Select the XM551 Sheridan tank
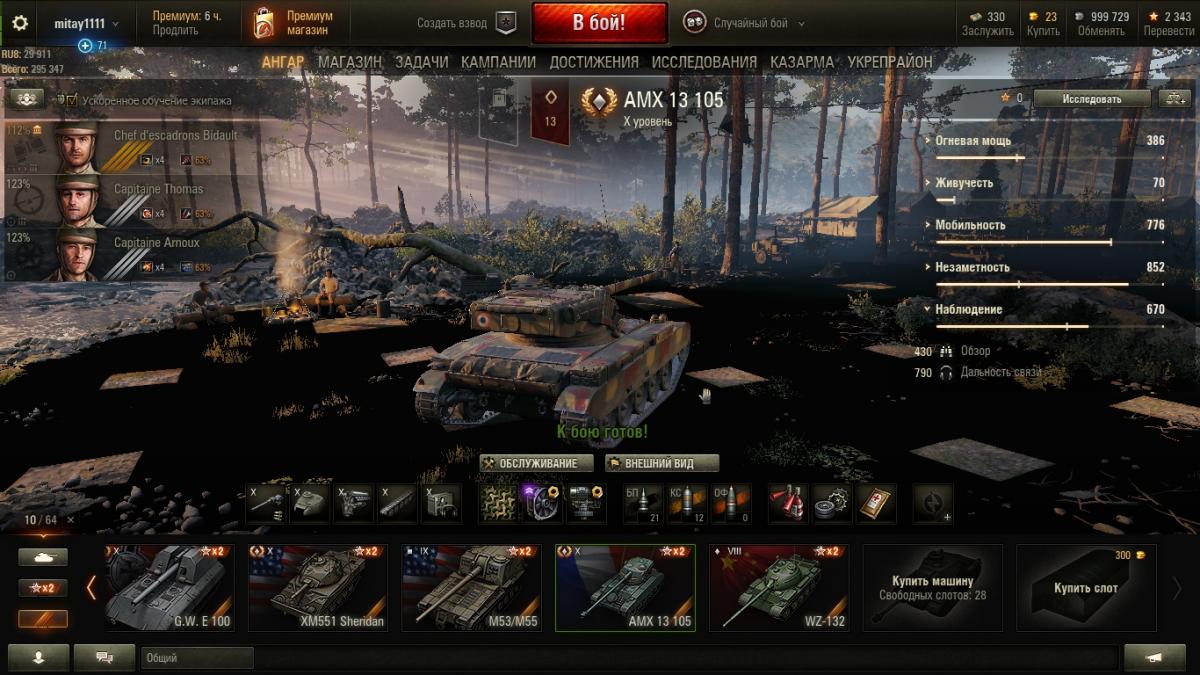Viewport: 1200px width, 675px height. (318, 588)
